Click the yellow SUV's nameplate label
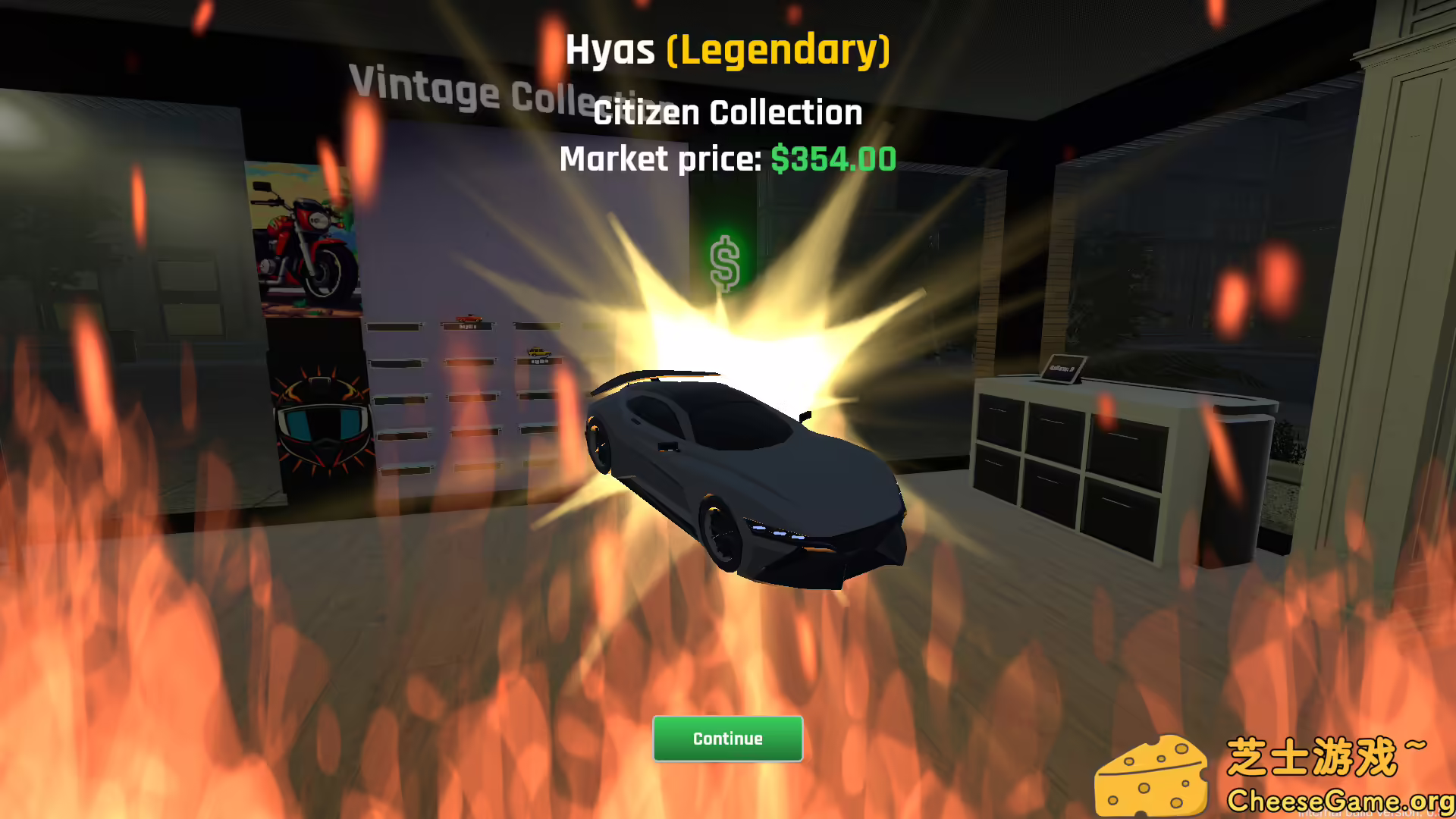The image size is (1456, 819). (540, 362)
